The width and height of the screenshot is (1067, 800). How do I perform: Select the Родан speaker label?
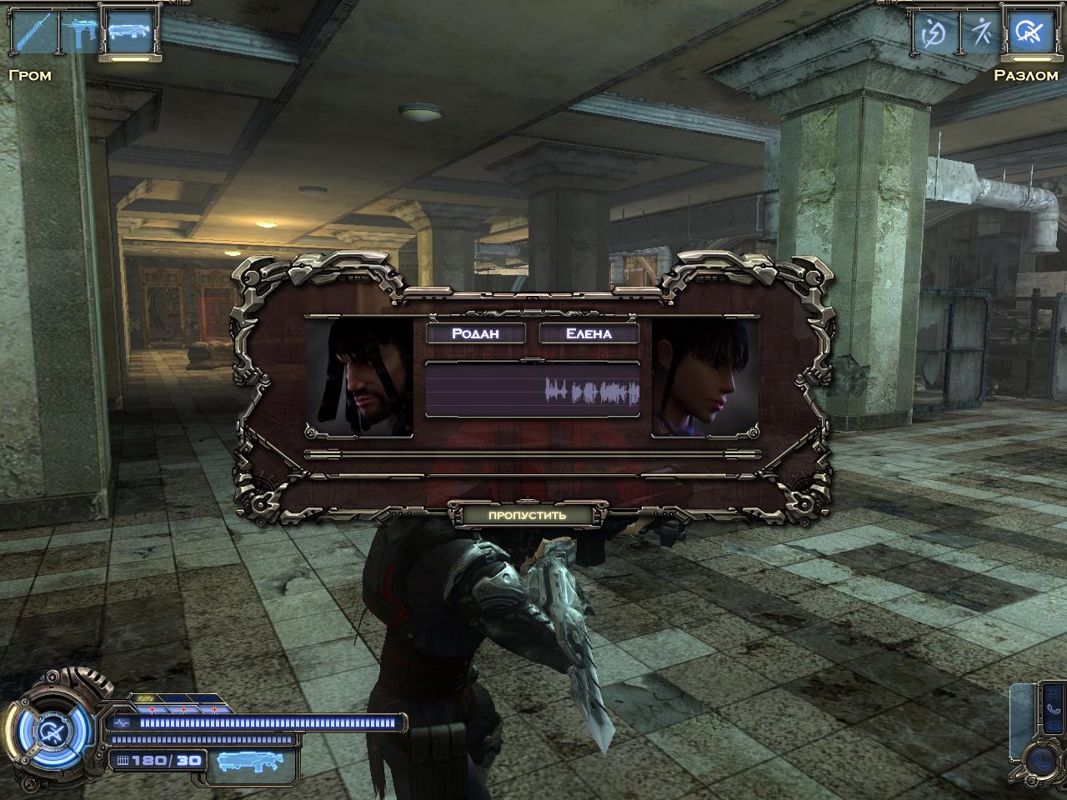pyautogui.click(x=476, y=333)
